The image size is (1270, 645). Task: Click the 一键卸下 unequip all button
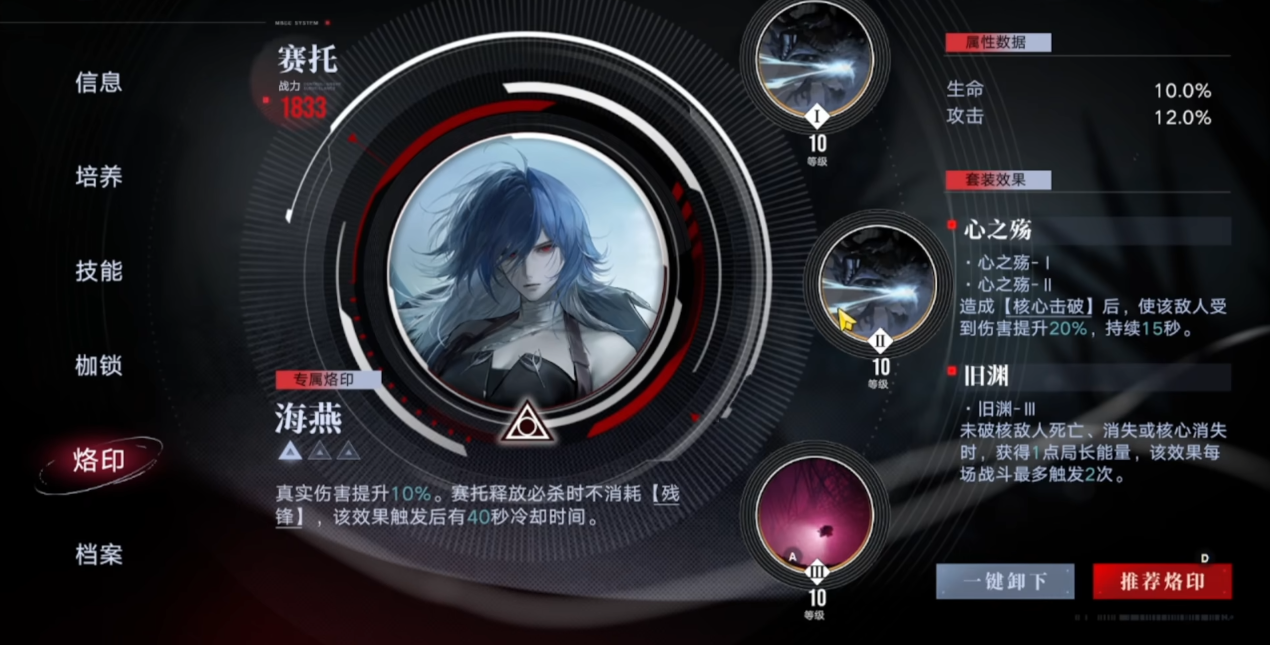(x=1005, y=581)
